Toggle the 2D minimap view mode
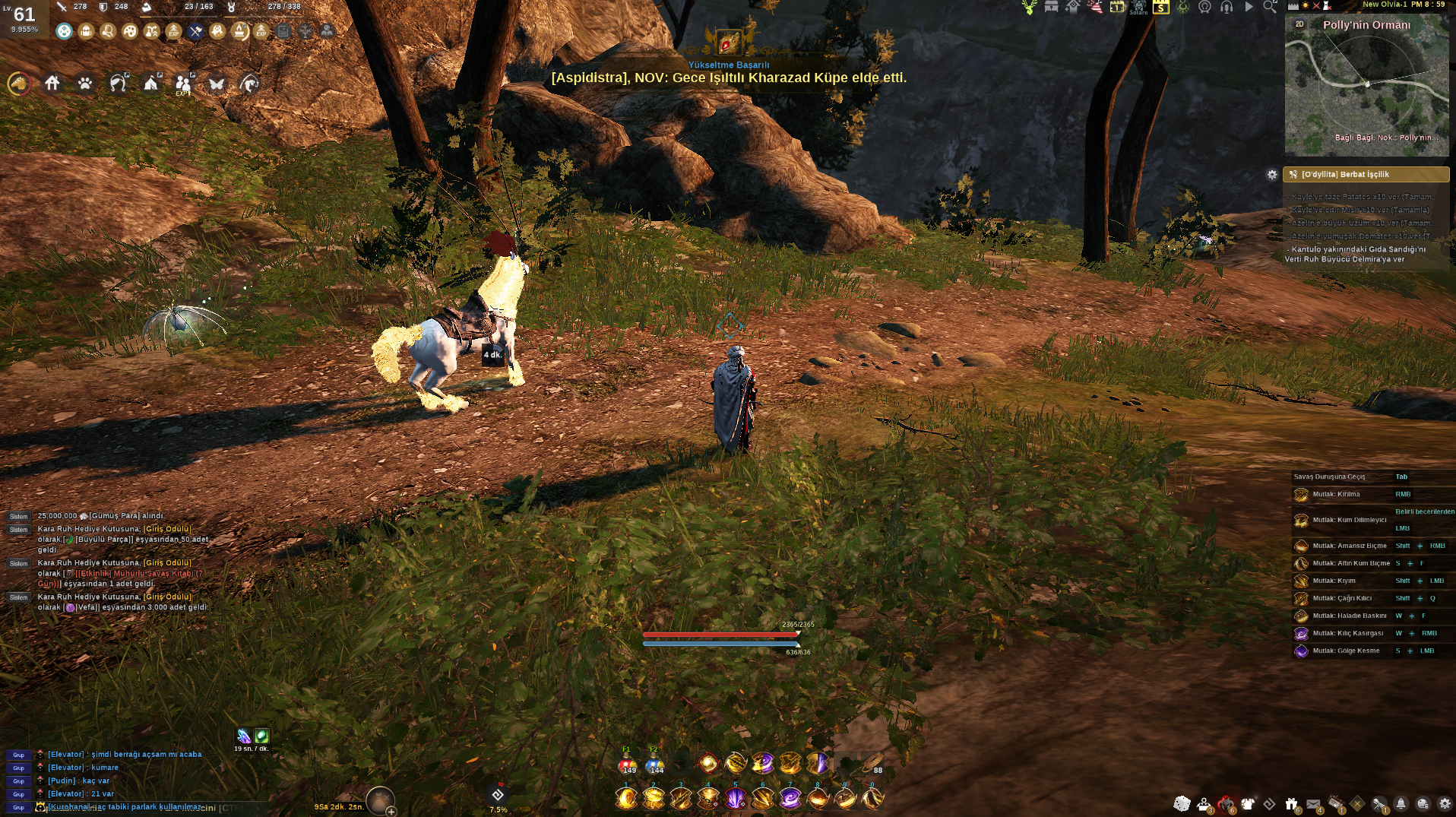 pos(1299,24)
